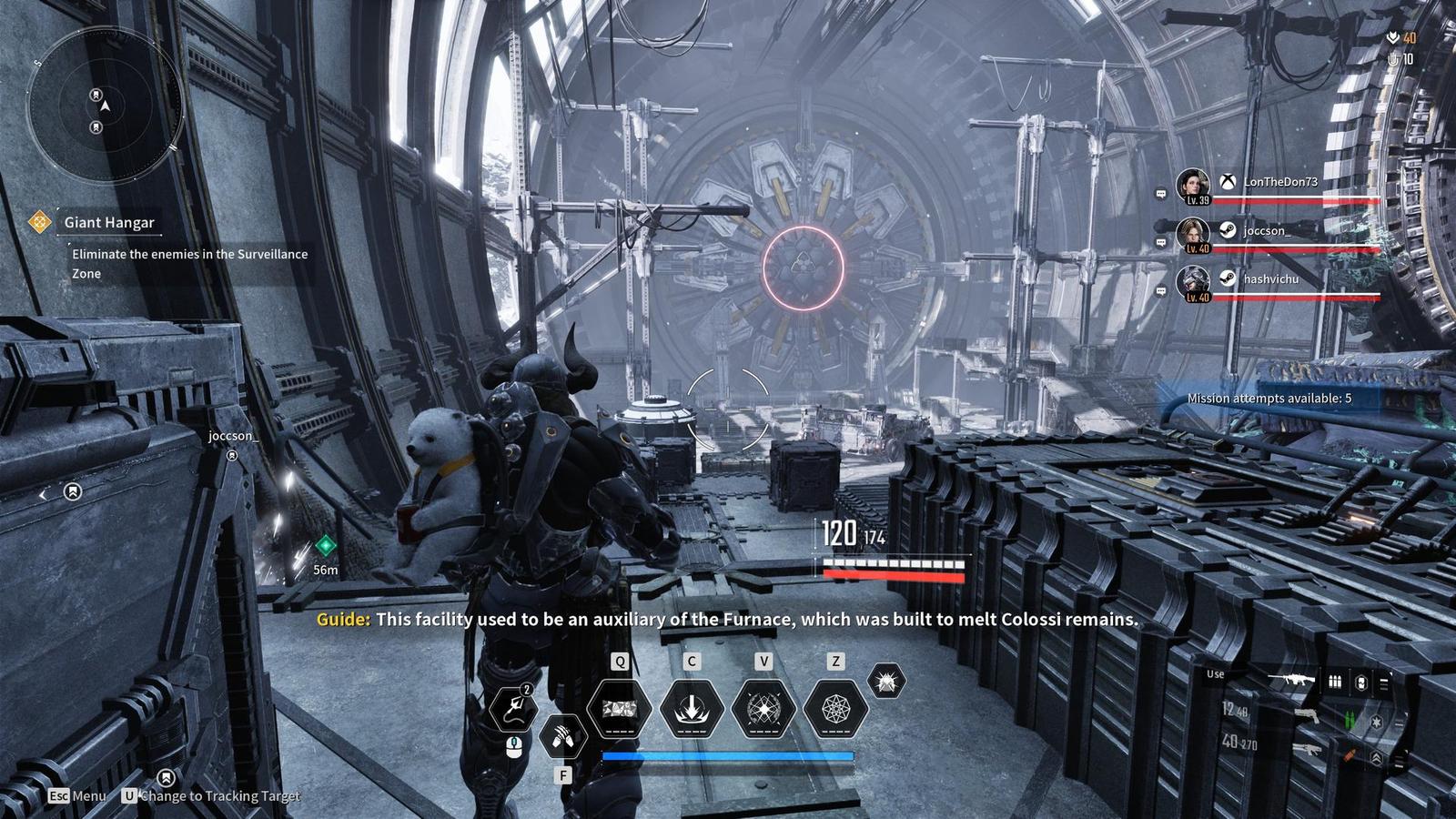Use the claw melee attack icon
This screenshot has width=1456, height=819.
coord(562,735)
